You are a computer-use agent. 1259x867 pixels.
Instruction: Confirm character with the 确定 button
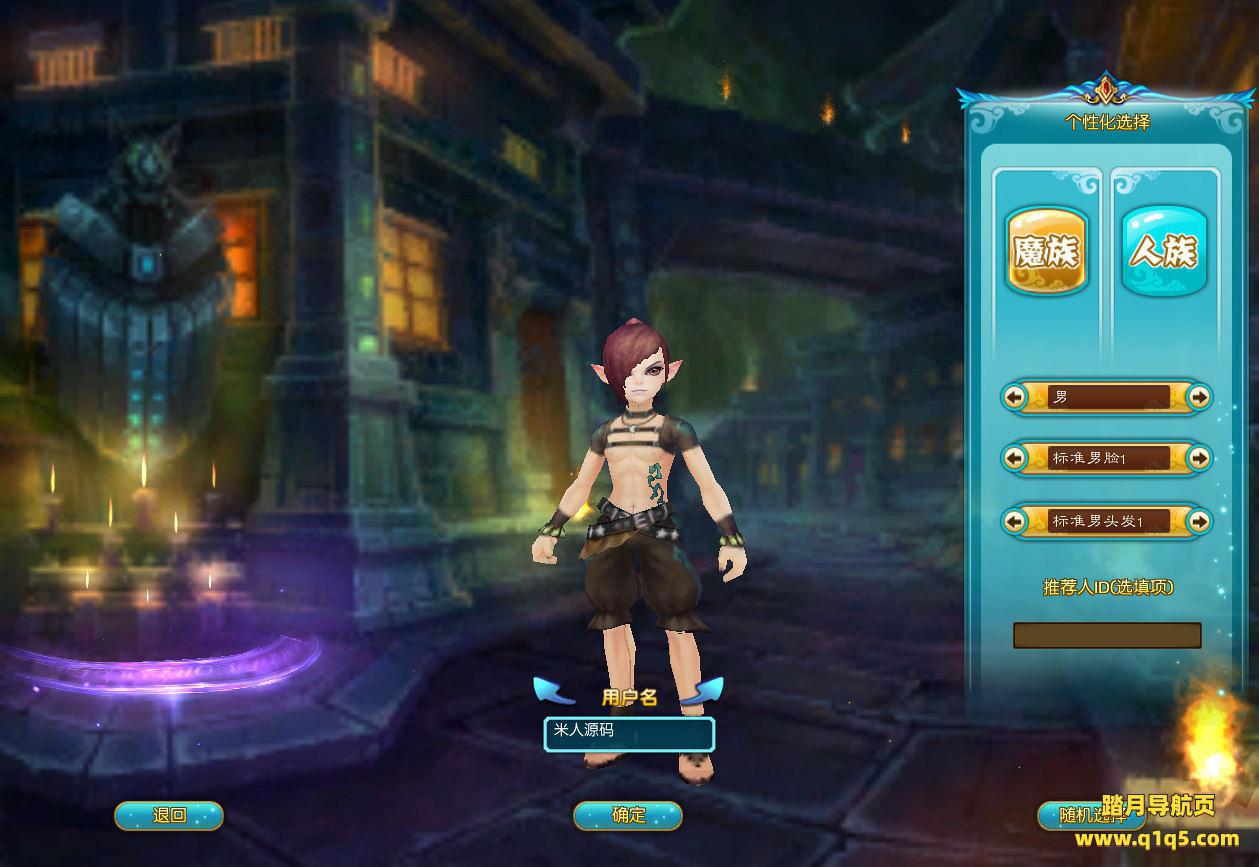pyautogui.click(x=628, y=815)
